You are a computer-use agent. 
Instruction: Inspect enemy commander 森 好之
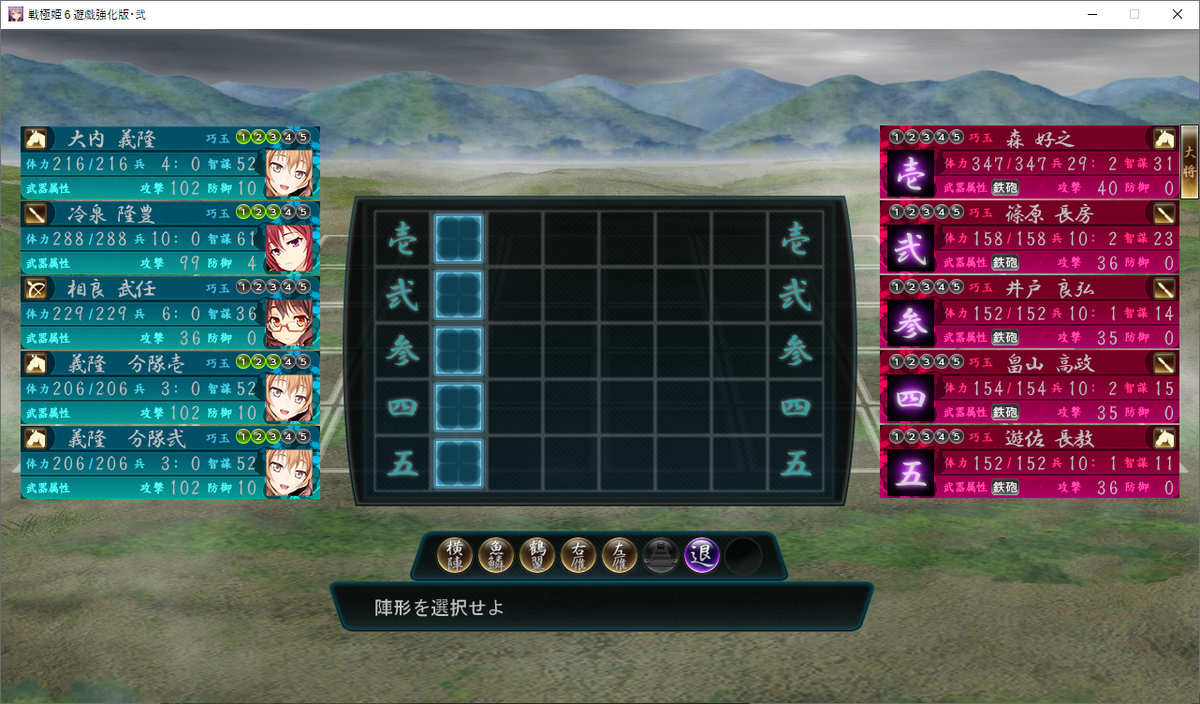(x=1030, y=162)
